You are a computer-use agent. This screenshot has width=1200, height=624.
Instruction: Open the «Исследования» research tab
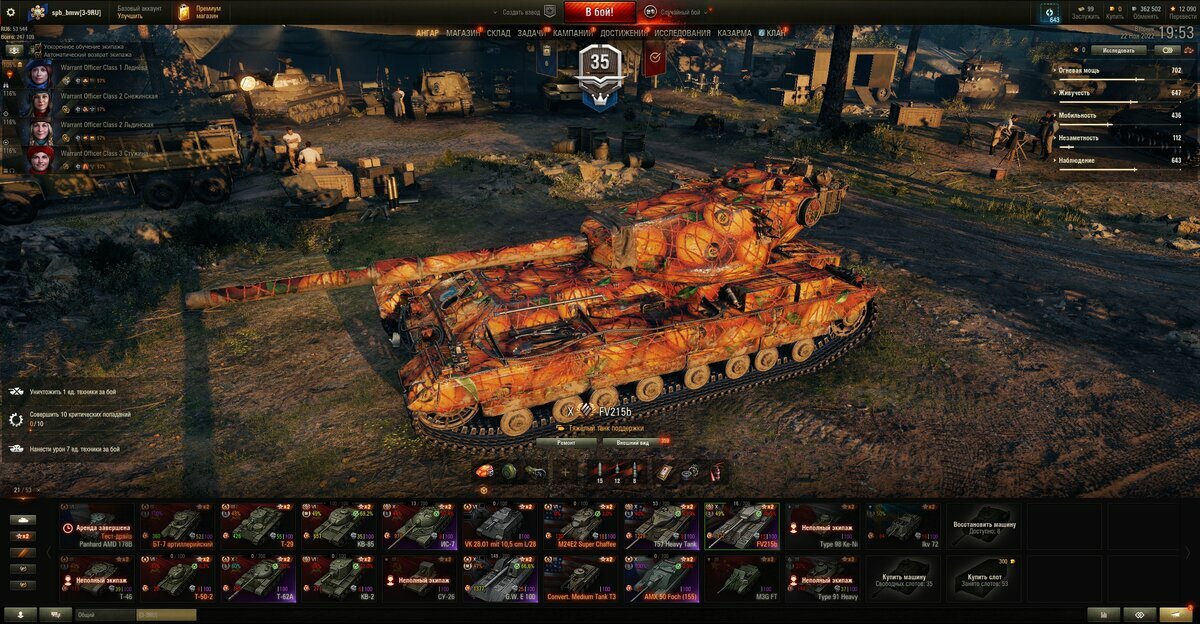click(x=683, y=33)
